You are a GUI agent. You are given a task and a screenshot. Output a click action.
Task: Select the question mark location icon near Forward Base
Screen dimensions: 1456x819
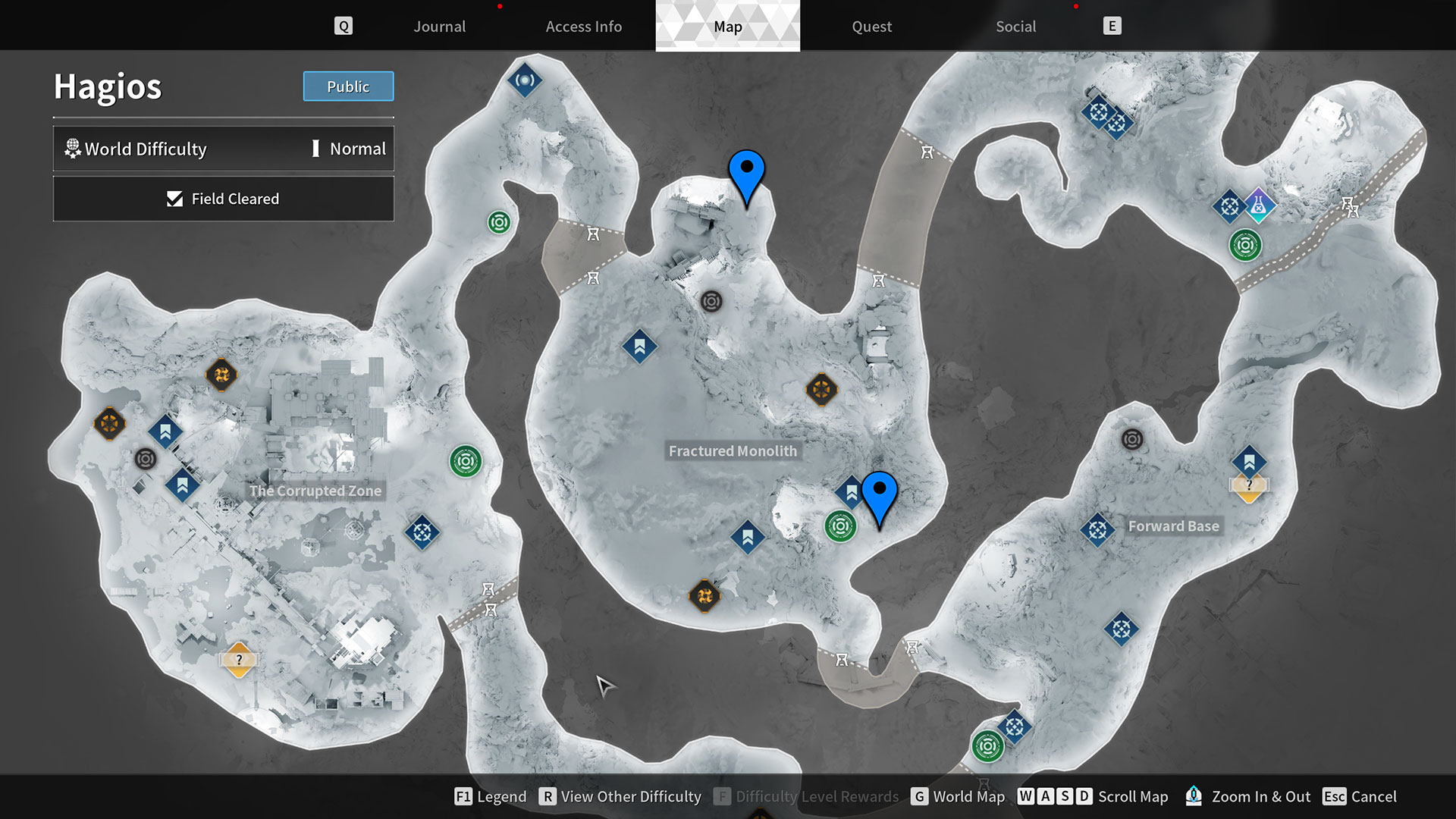1248,484
